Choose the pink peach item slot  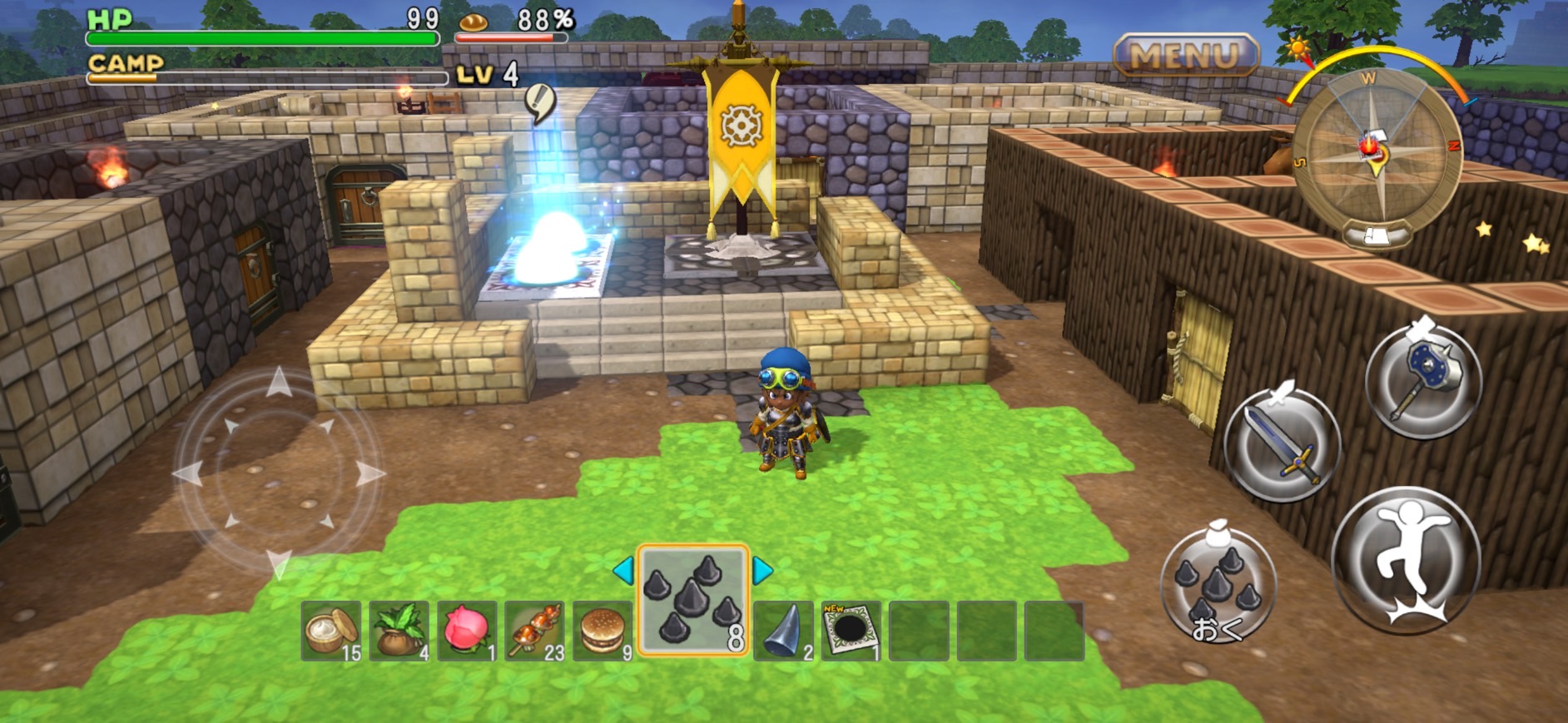point(467,631)
